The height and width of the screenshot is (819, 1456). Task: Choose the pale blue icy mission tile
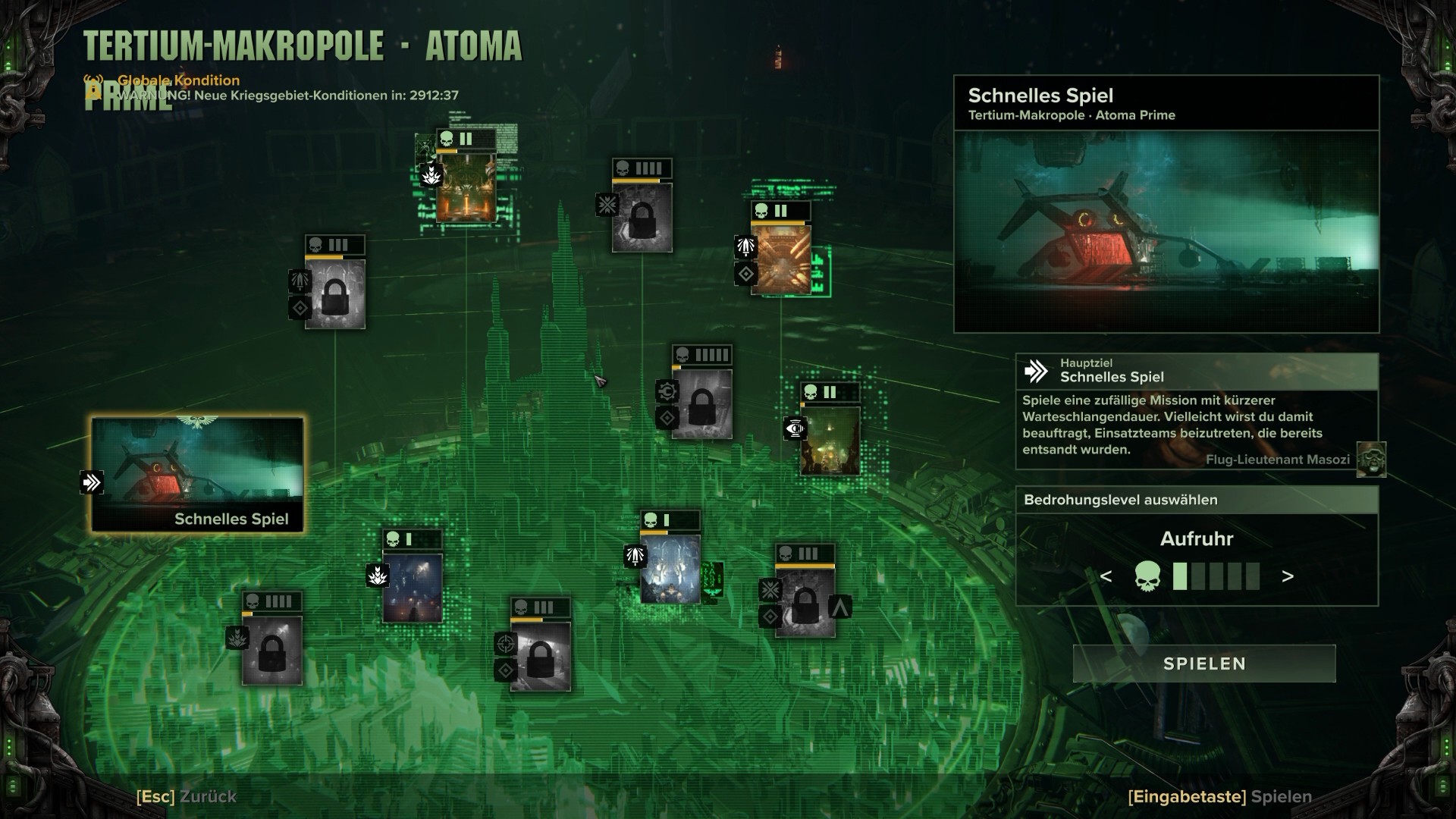[x=670, y=569]
